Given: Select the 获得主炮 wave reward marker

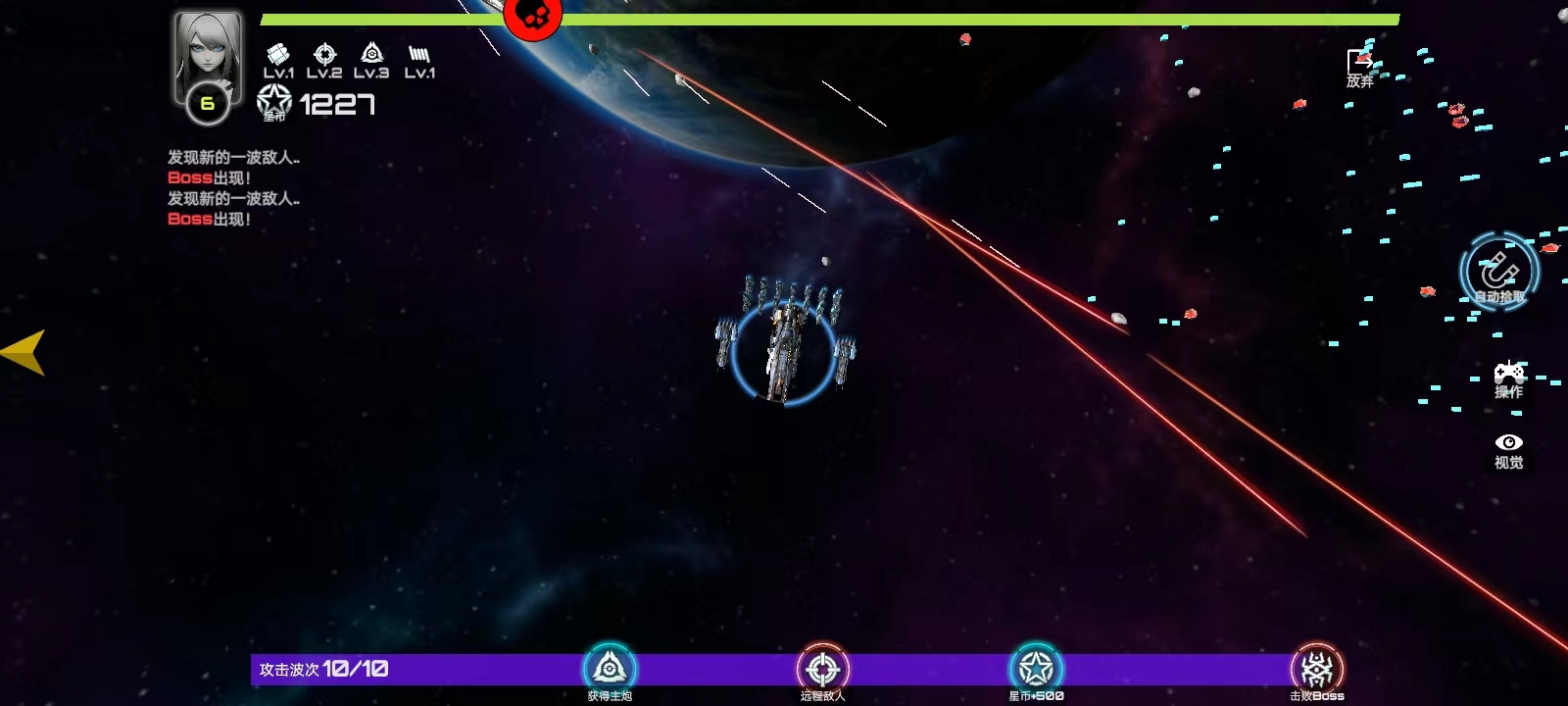Looking at the screenshot, I should coord(610,670).
